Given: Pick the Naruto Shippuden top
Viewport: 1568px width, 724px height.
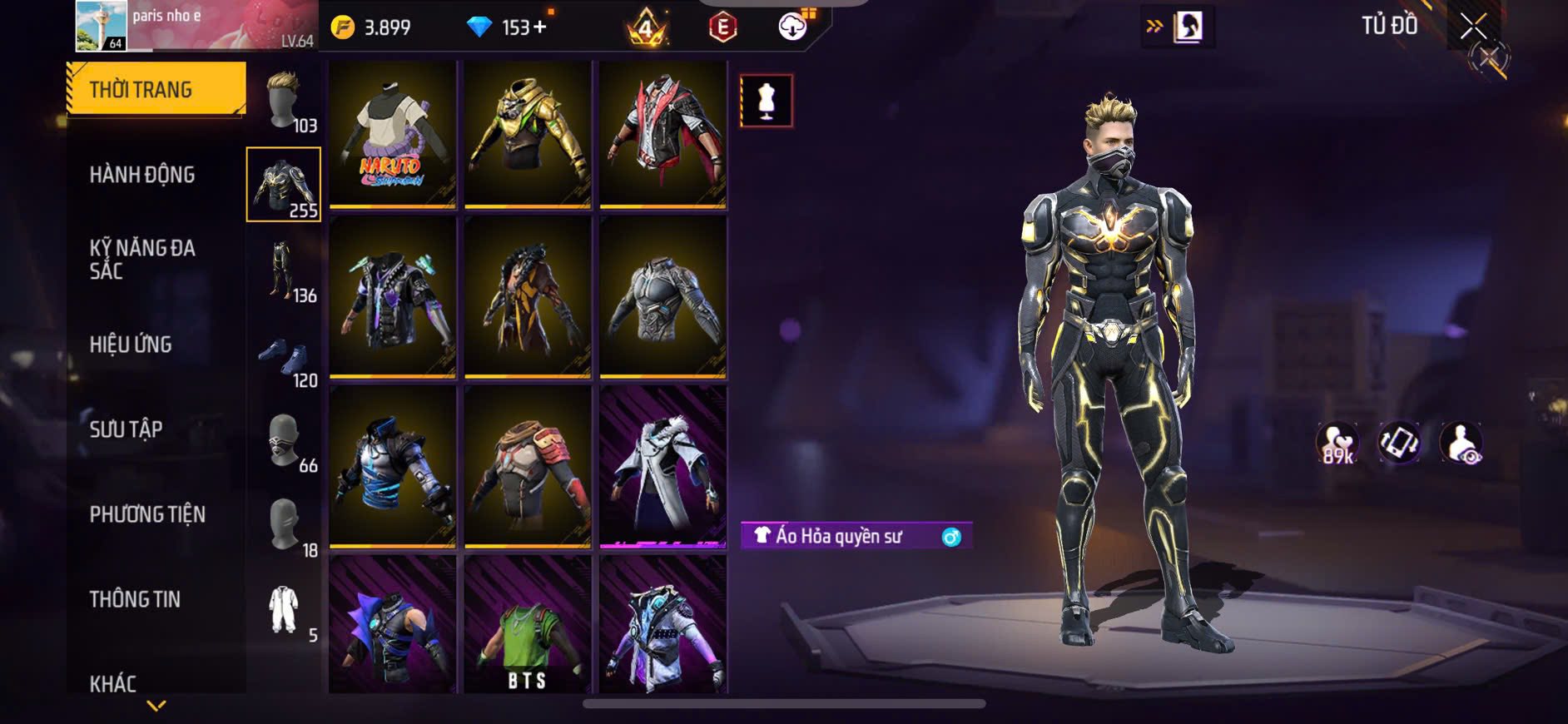Looking at the screenshot, I should 392,134.
